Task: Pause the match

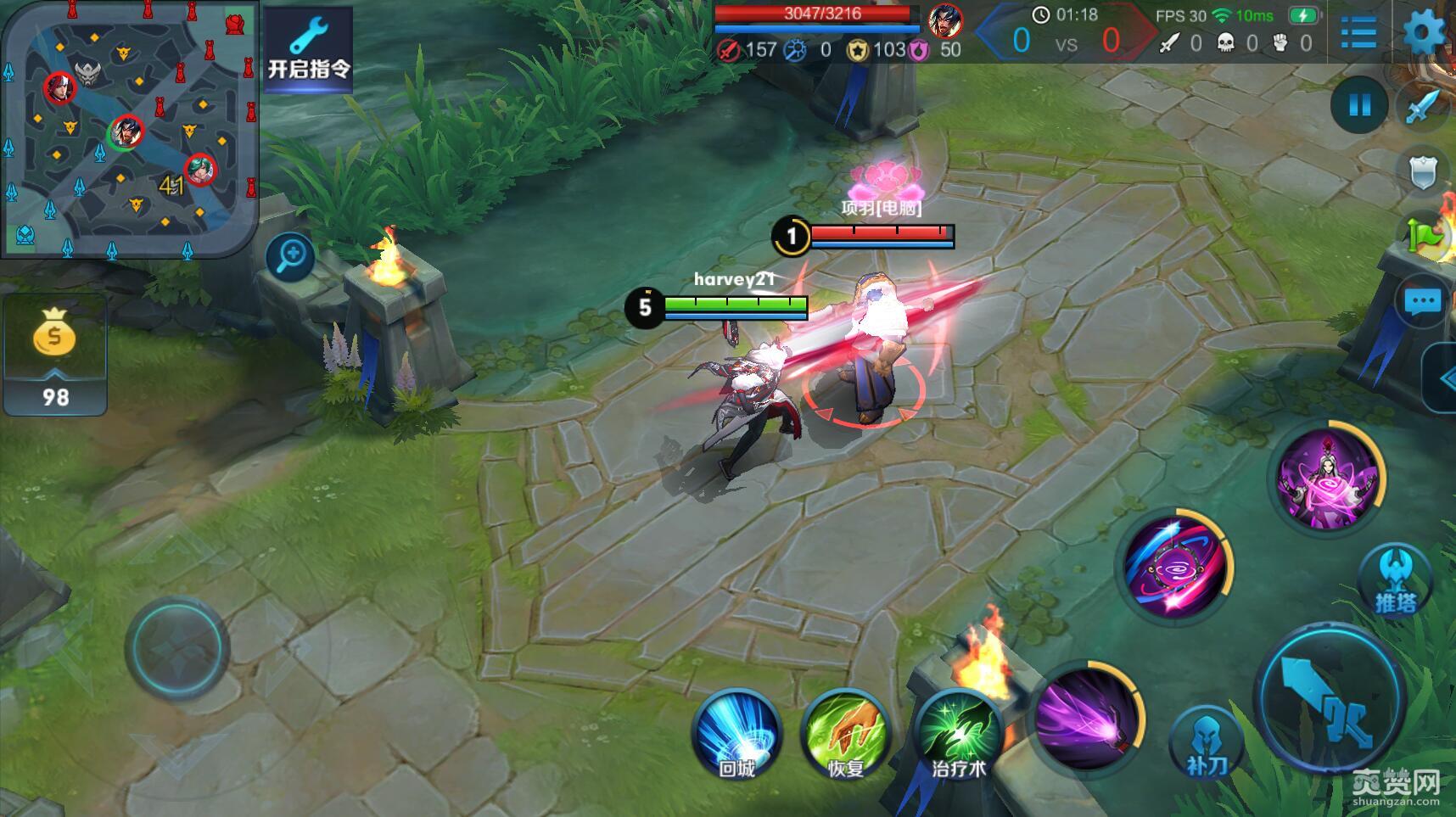Action: (x=1359, y=105)
